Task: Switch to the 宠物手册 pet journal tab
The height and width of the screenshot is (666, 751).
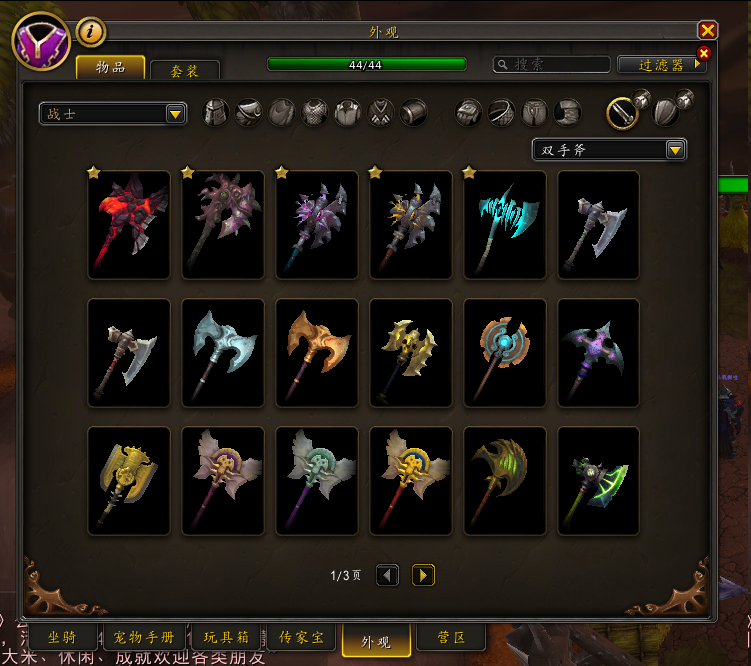Action: 143,637
